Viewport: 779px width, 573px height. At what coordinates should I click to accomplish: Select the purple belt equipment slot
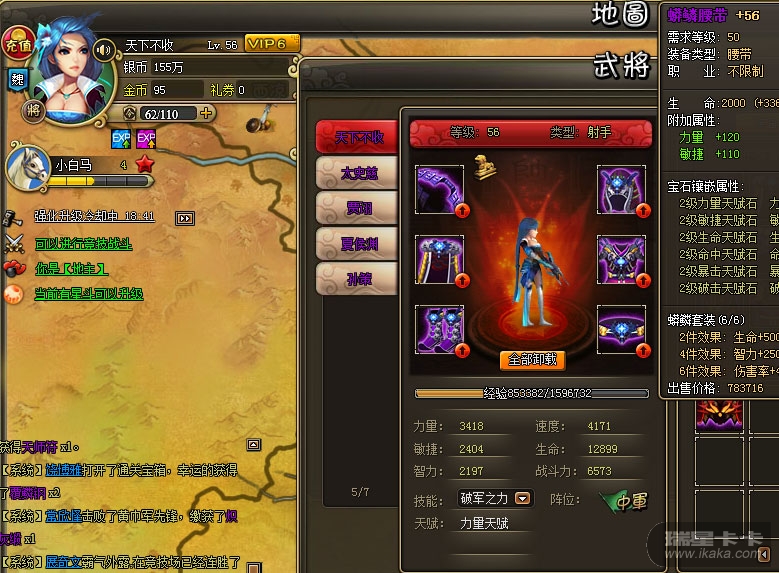click(621, 329)
